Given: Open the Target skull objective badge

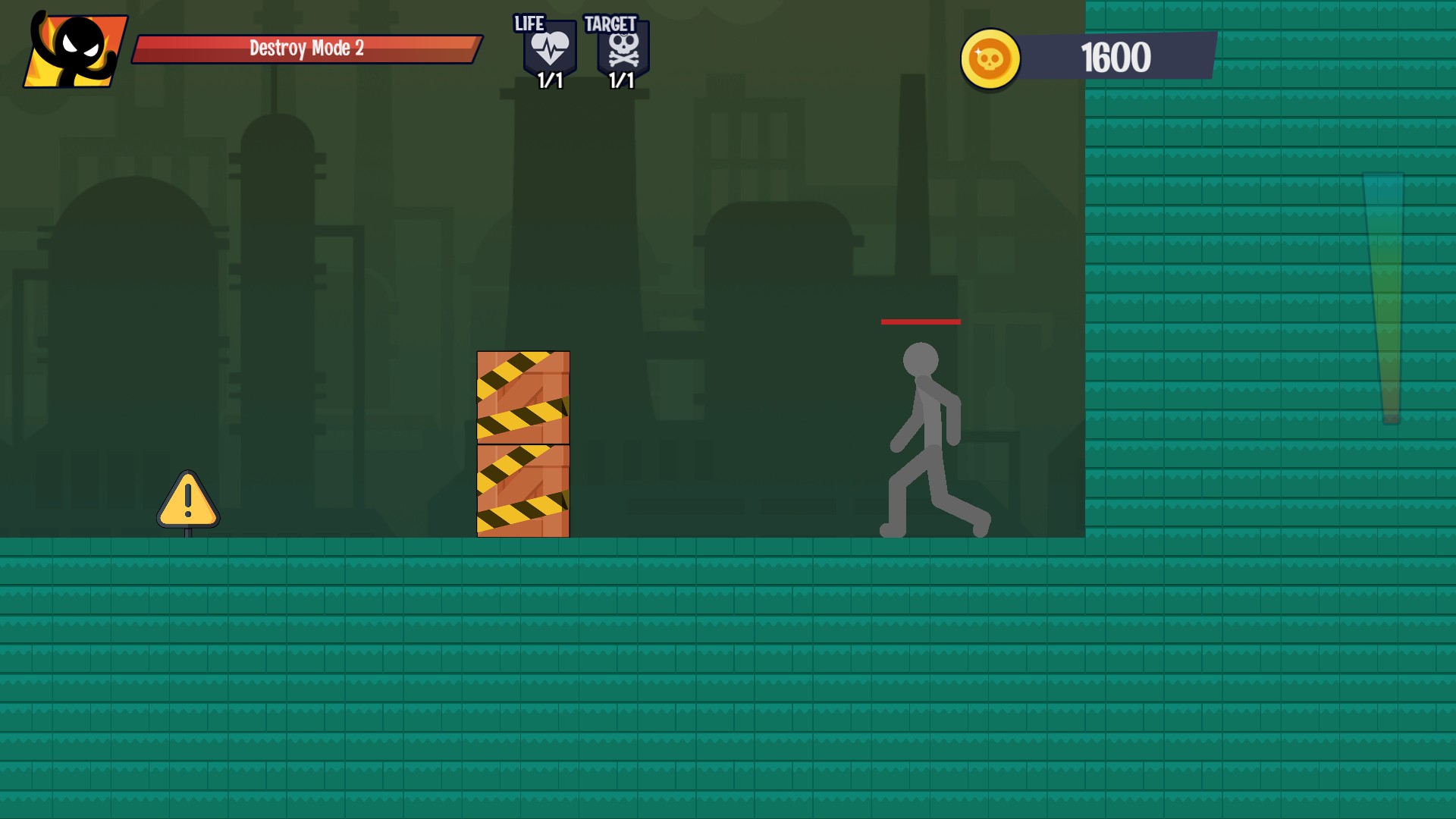Looking at the screenshot, I should 623,50.
